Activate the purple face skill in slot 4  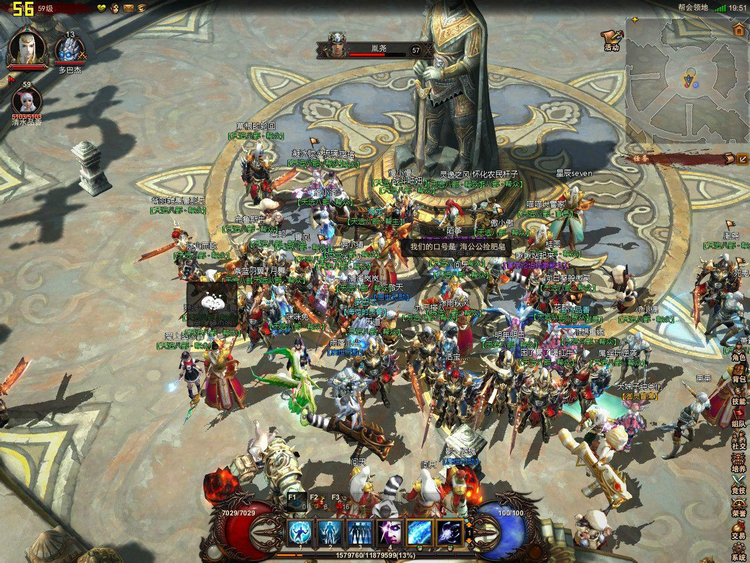click(389, 532)
